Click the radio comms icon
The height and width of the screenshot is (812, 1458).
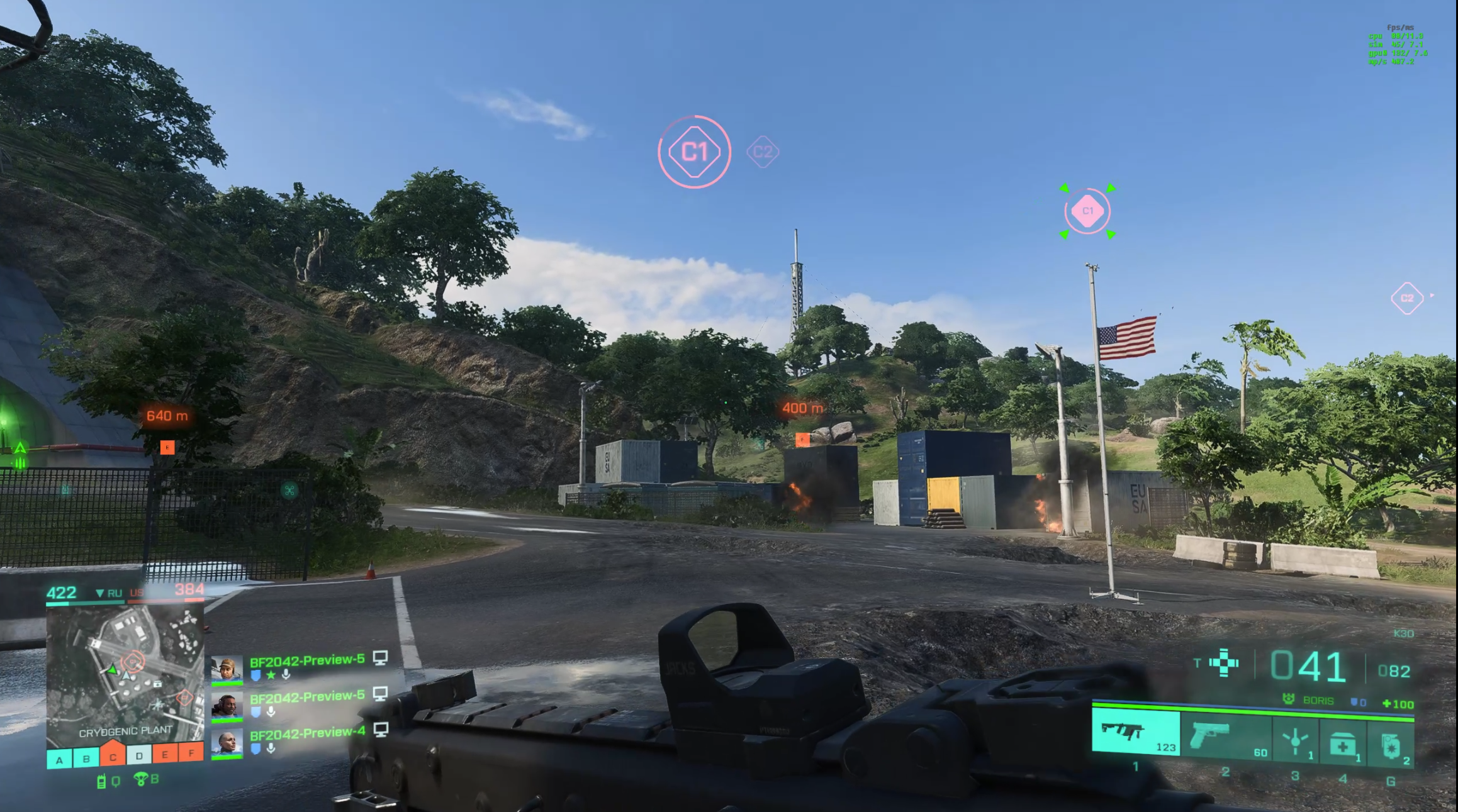click(x=101, y=782)
